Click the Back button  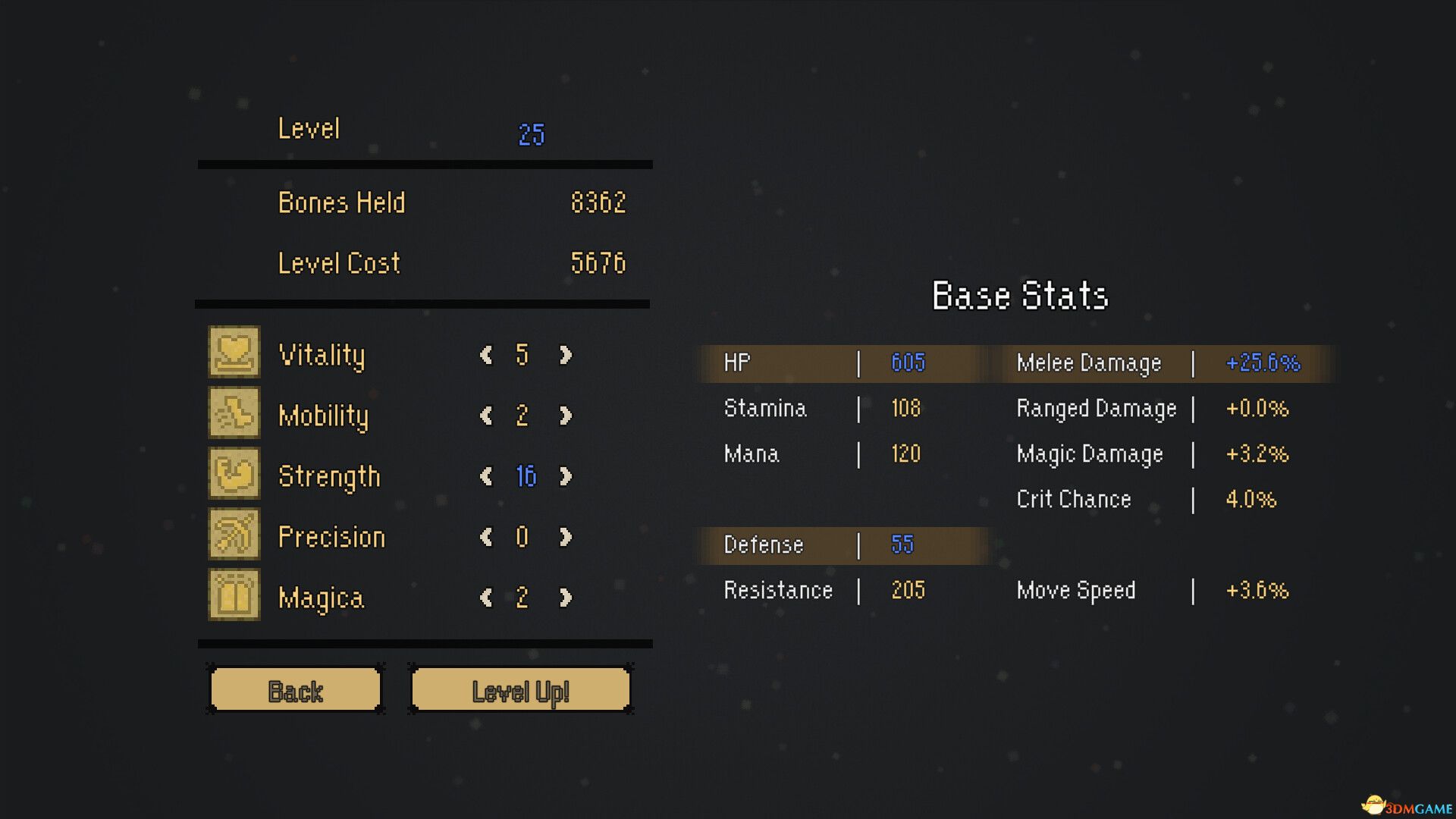tap(295, 690)
